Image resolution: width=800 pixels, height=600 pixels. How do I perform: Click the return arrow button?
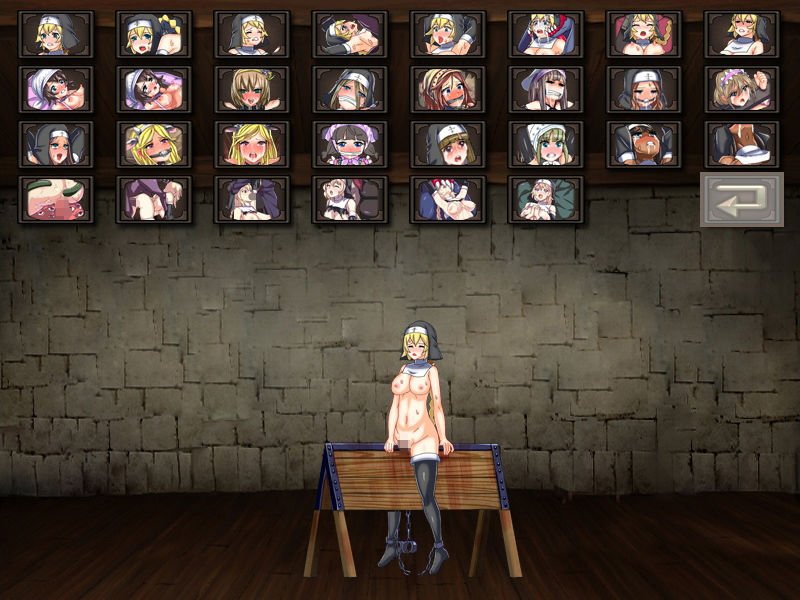[741, 200]
